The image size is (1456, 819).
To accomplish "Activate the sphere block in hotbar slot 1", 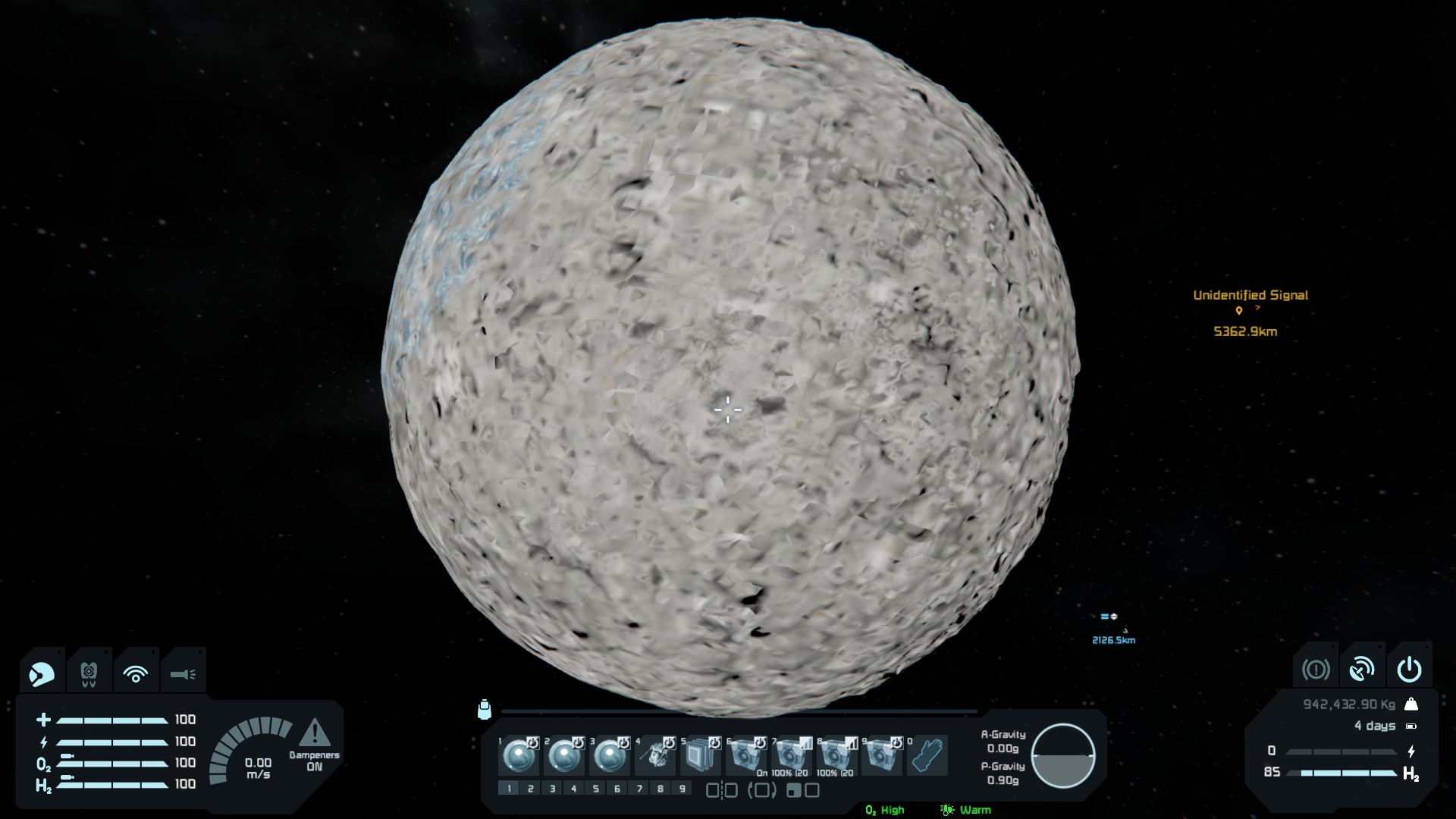I will (x=519, y=756).
